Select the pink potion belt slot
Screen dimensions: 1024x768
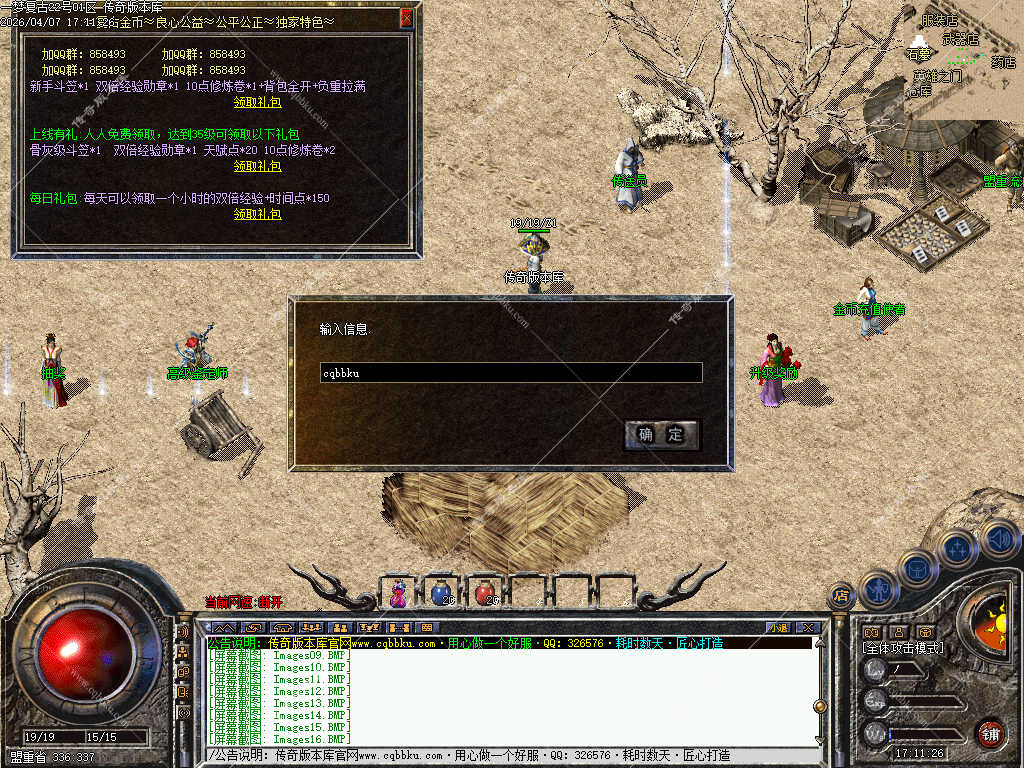coord(399,593)
